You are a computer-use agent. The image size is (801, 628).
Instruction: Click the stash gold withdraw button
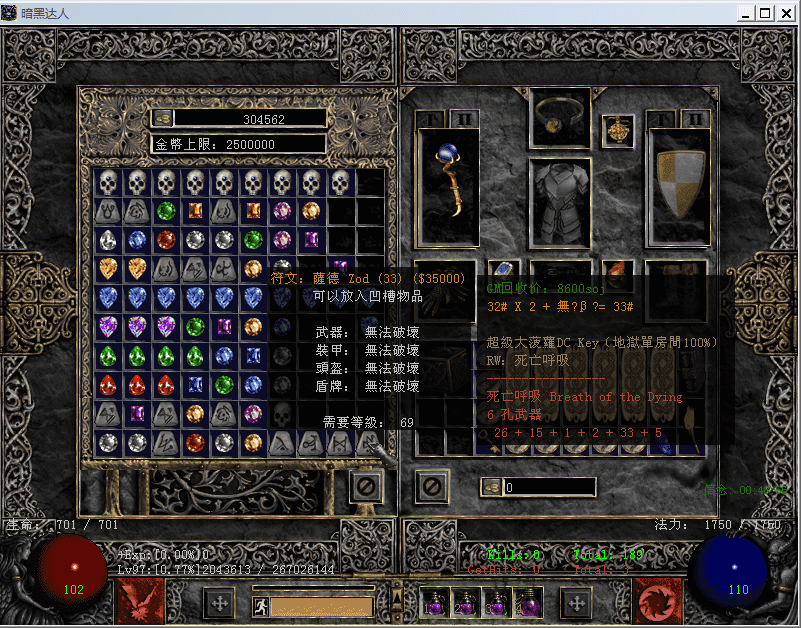[161, 118]
